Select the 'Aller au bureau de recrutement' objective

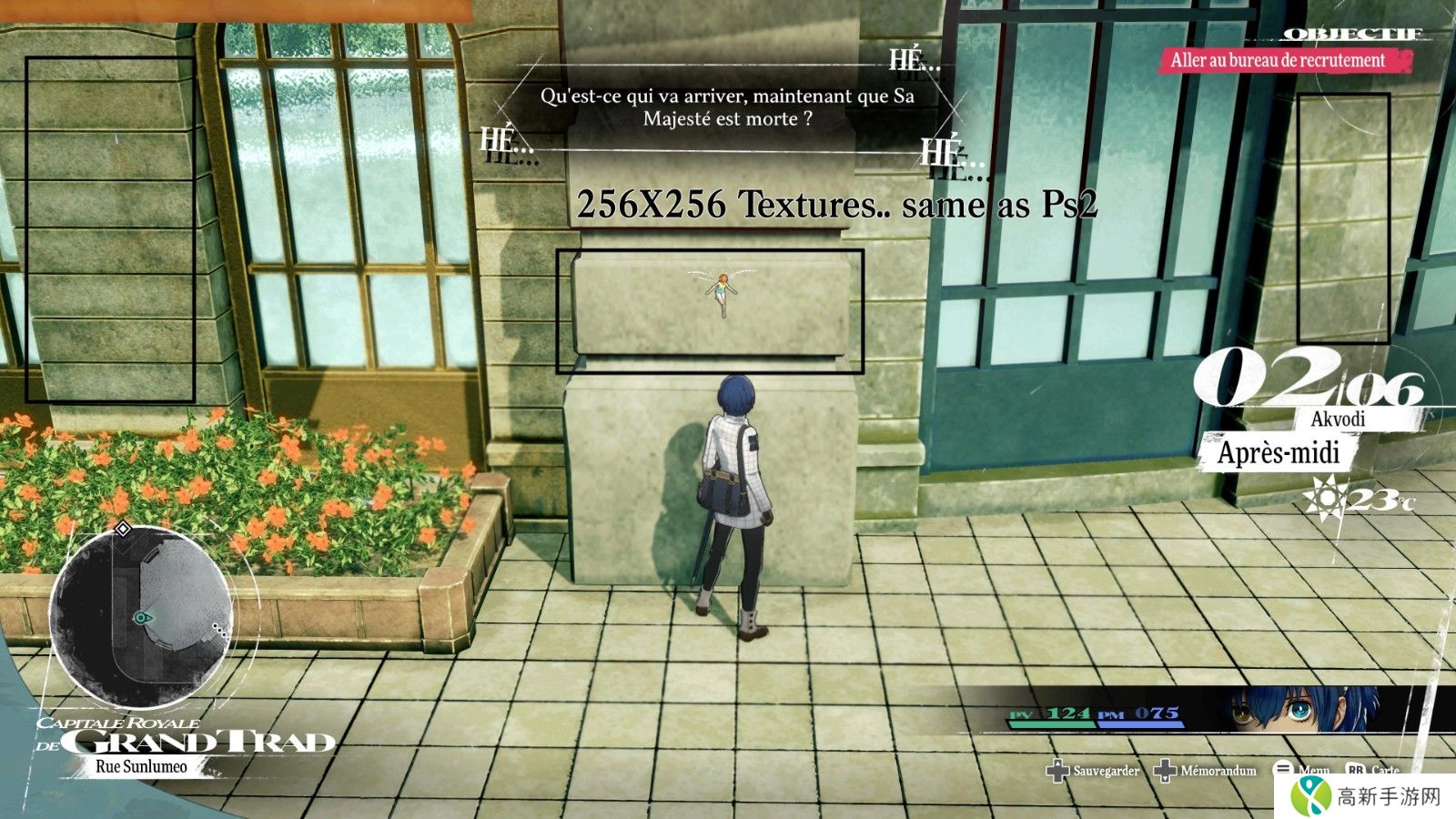click(1278, 61)
